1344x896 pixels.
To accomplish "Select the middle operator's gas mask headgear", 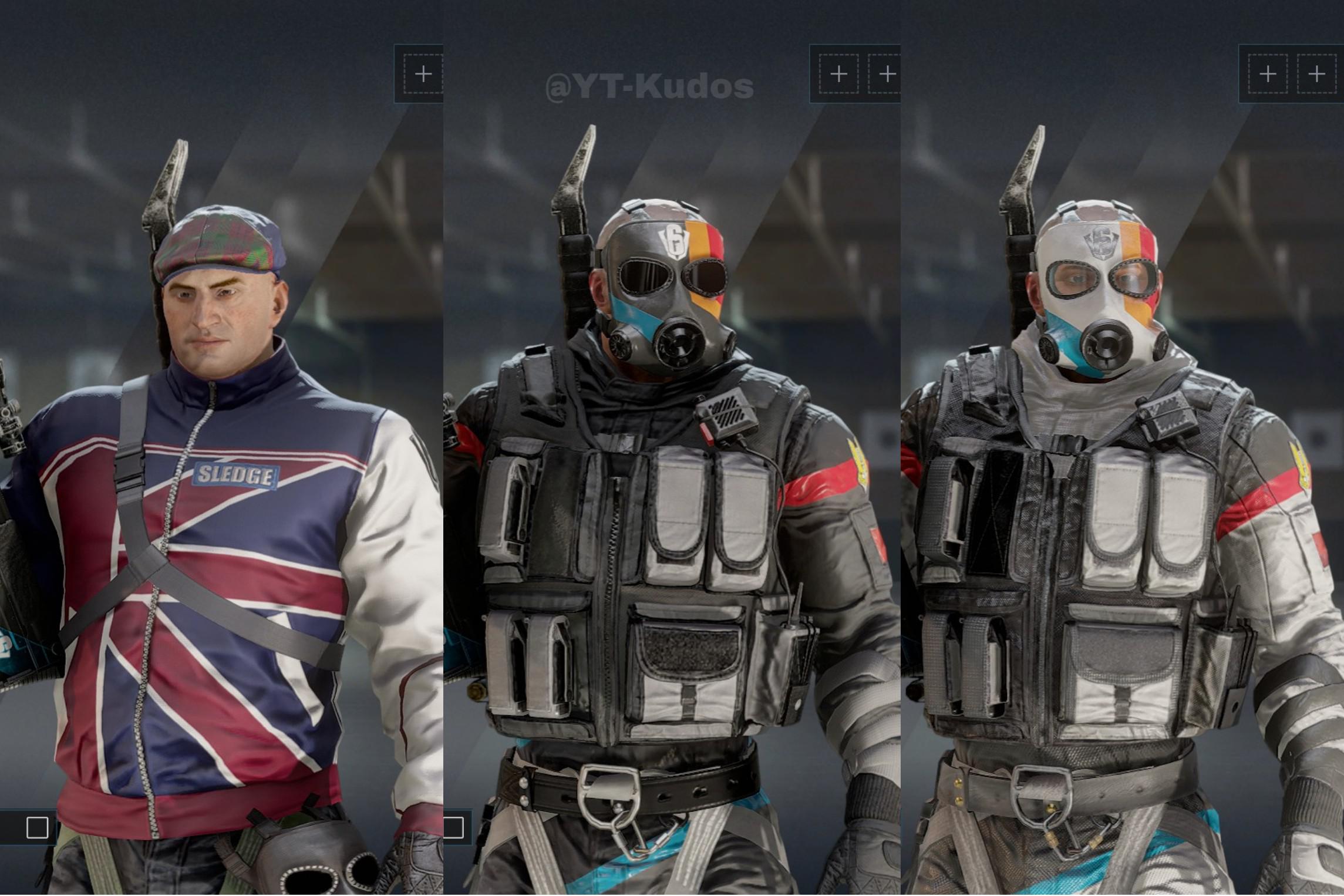I will point(669,305).
